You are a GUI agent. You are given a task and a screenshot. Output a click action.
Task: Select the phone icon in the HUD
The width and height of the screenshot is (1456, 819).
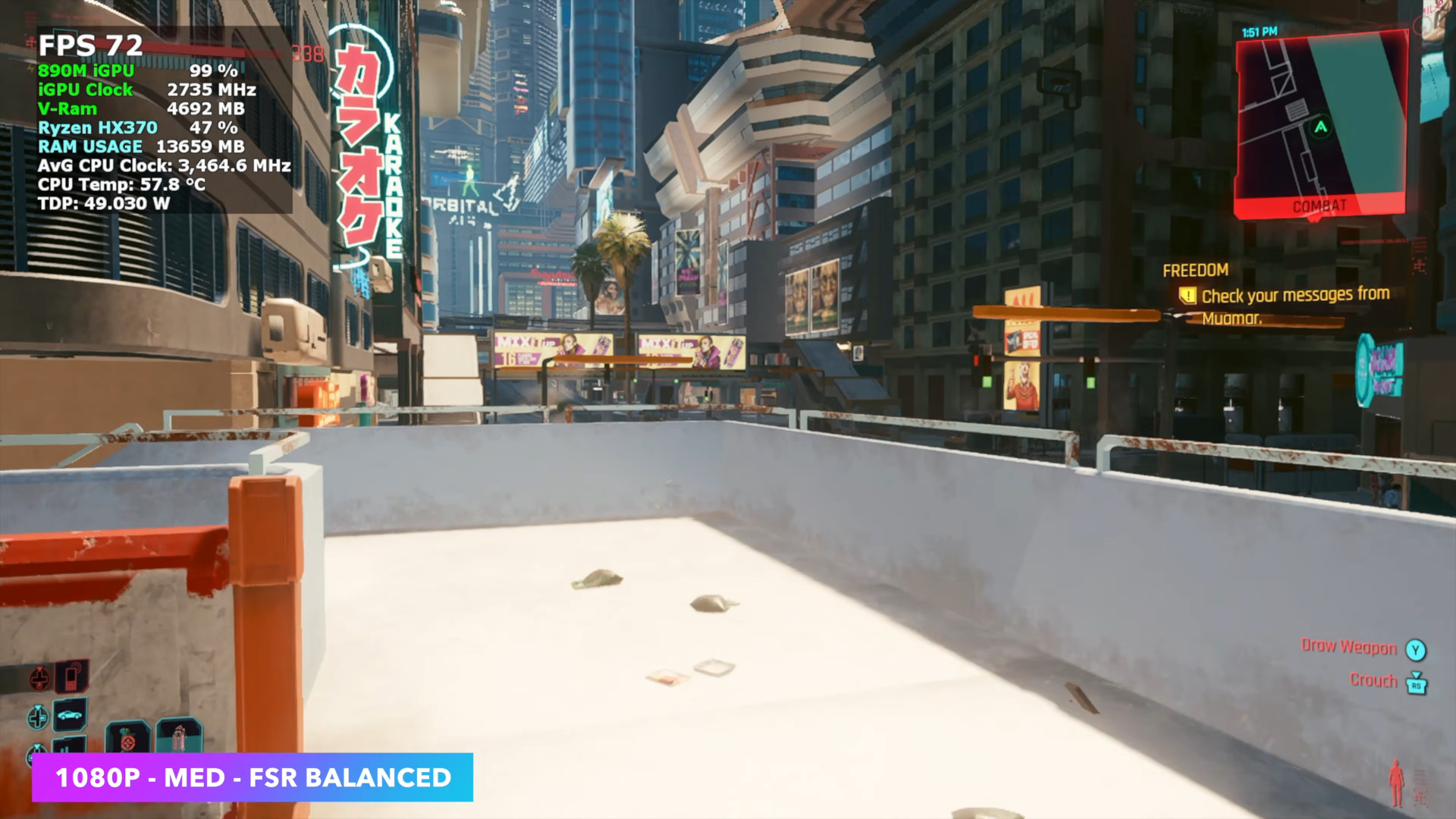pyautogui.click(x=71, y=676)
